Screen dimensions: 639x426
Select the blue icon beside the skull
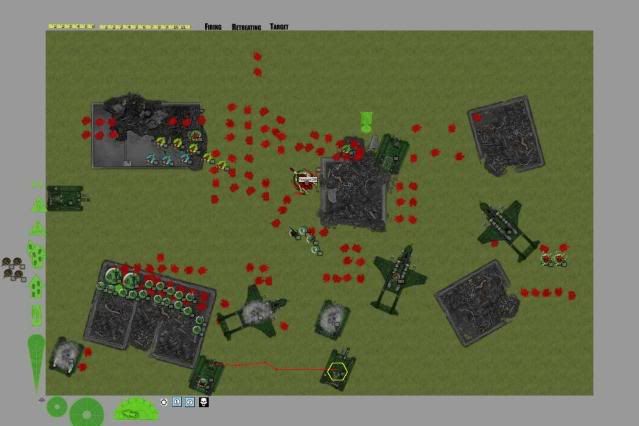[x=189, y=402]
